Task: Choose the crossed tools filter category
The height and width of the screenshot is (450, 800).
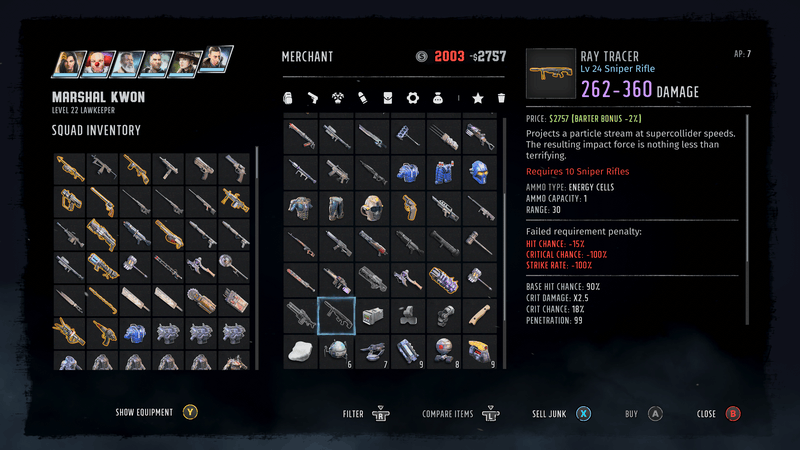Action: click(x=337, y=99)
